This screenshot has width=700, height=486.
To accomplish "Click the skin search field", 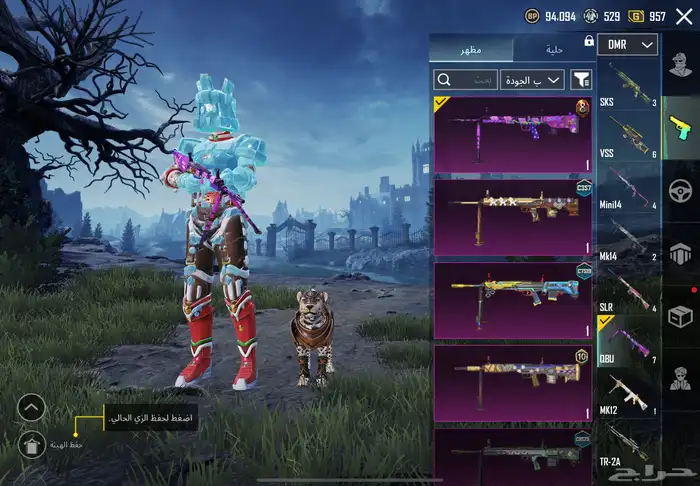I will click(x=466, y=79).
